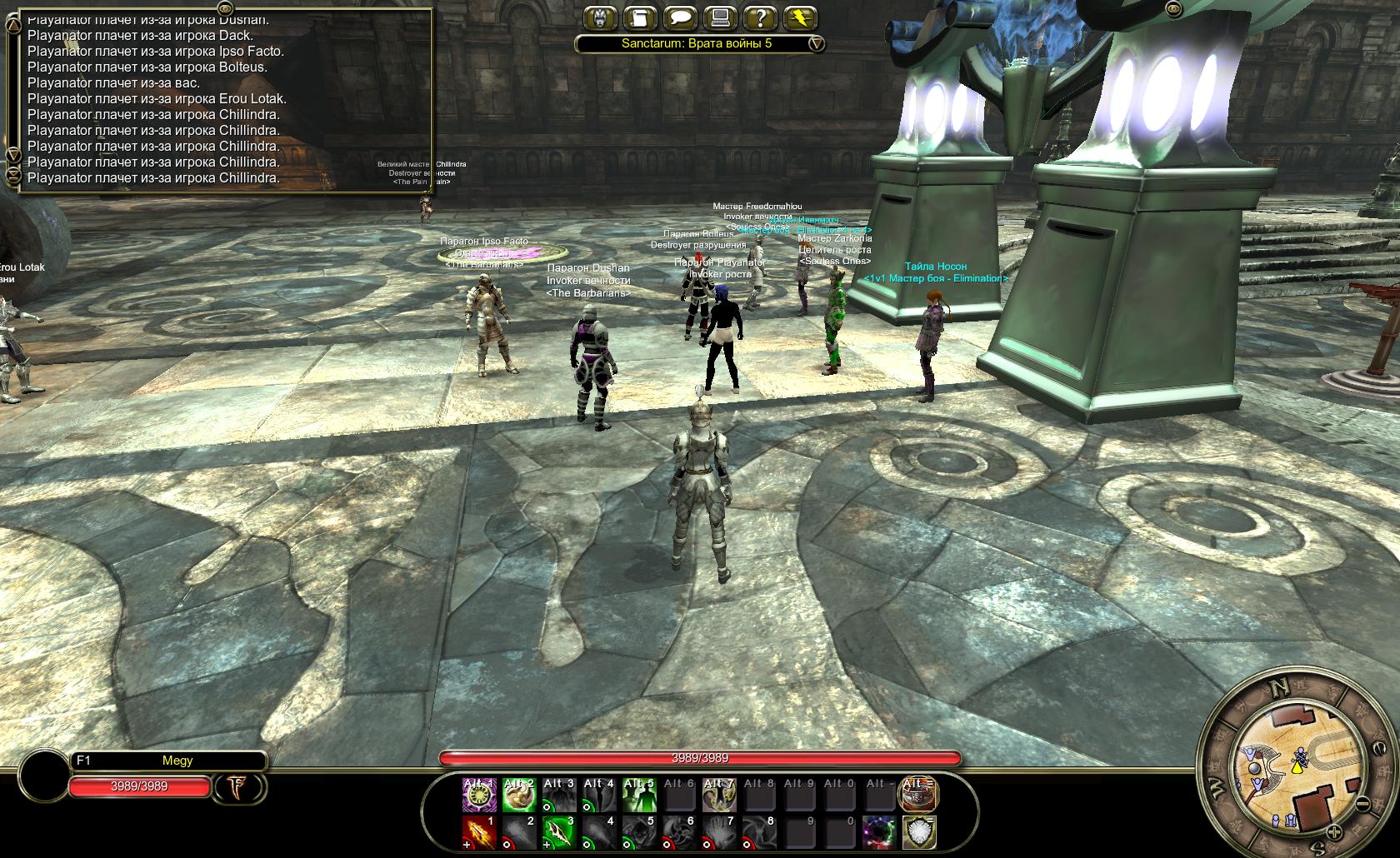Expand the Sanctarum zone dropdown arrow
Viewport: 1400px width, 858px height.
click(x=817, y=43)
